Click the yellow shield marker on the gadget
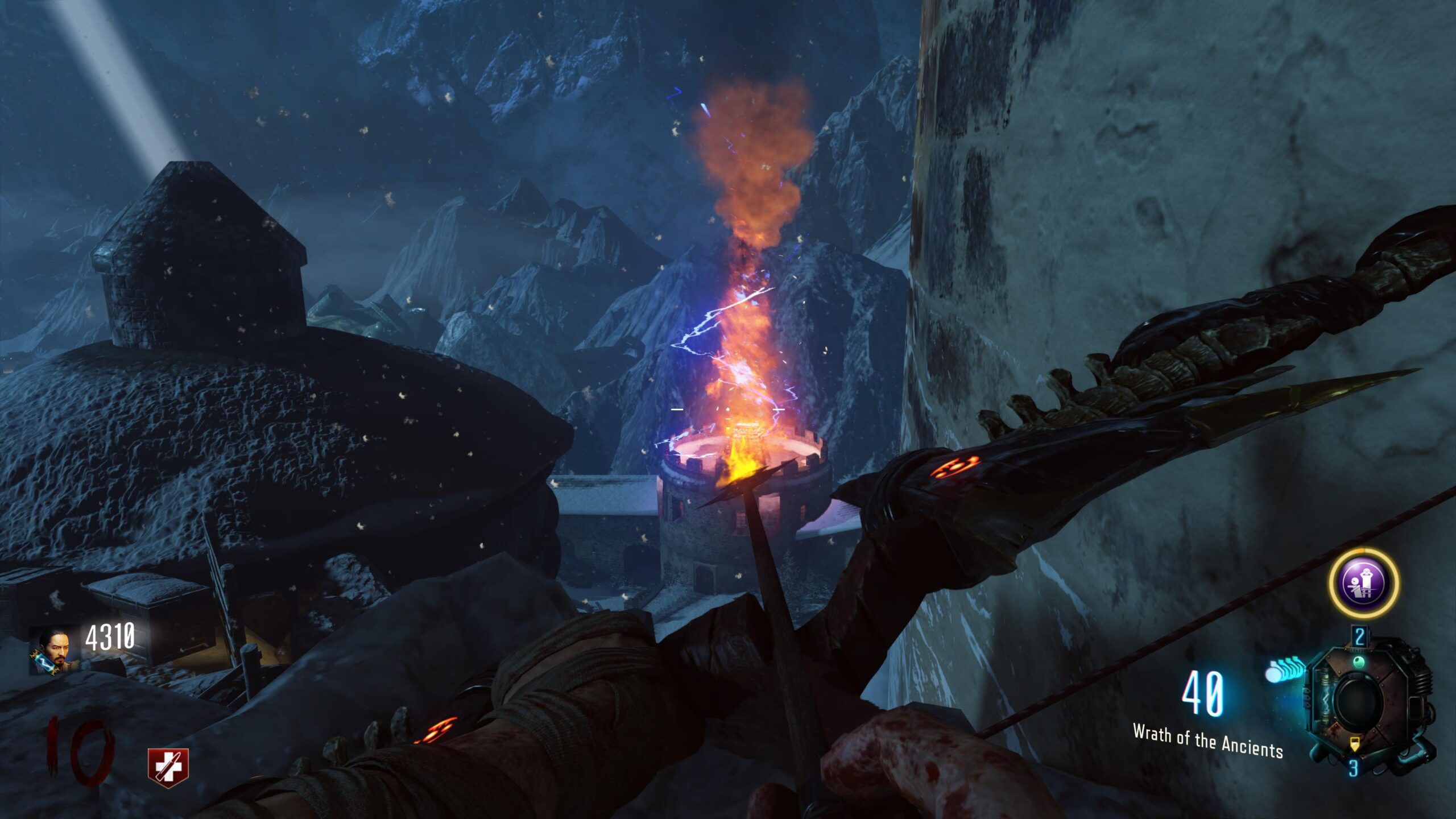 tap(1354, 743)
